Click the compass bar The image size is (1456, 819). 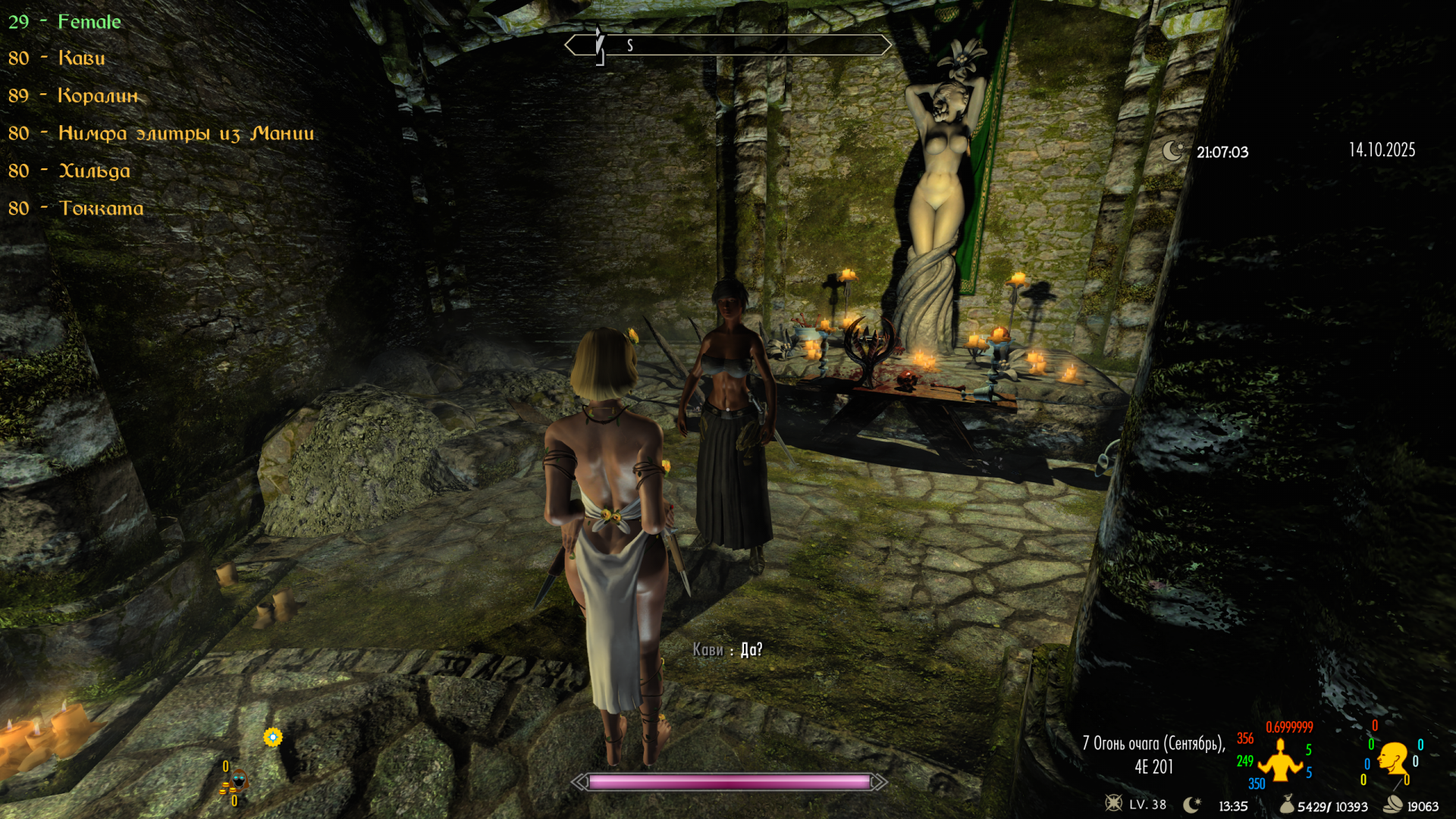[728, 45]
